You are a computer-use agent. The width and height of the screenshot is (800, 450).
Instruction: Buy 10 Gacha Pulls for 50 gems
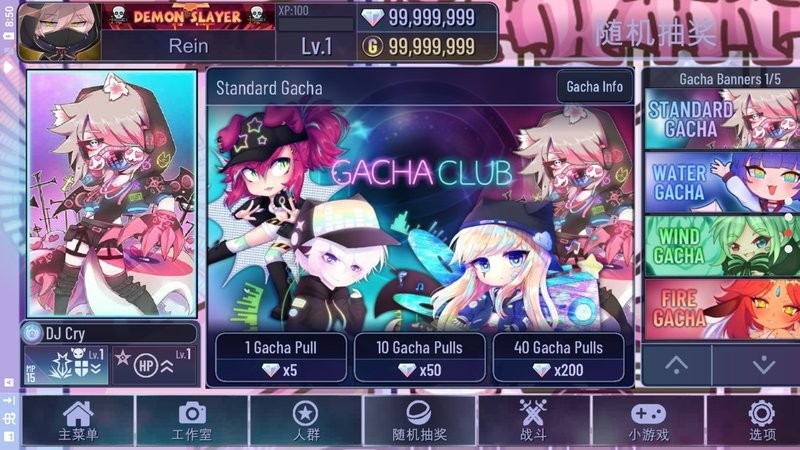click(x=418, y=358)
